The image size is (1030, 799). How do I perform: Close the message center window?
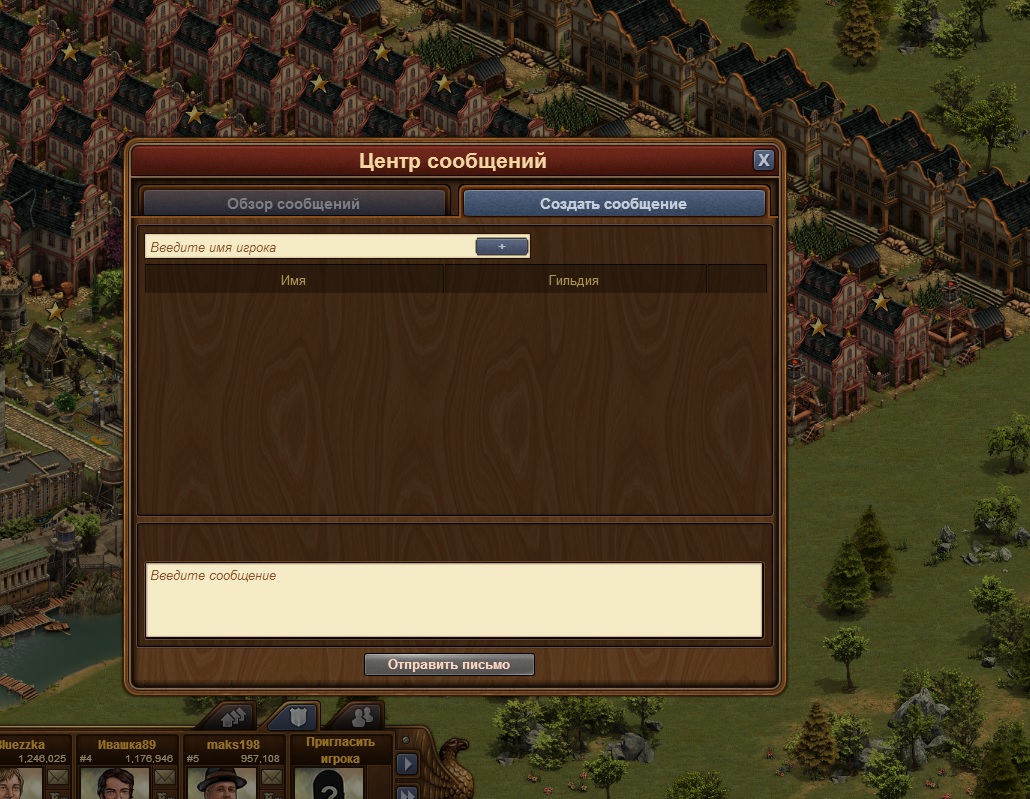[763, 160]
